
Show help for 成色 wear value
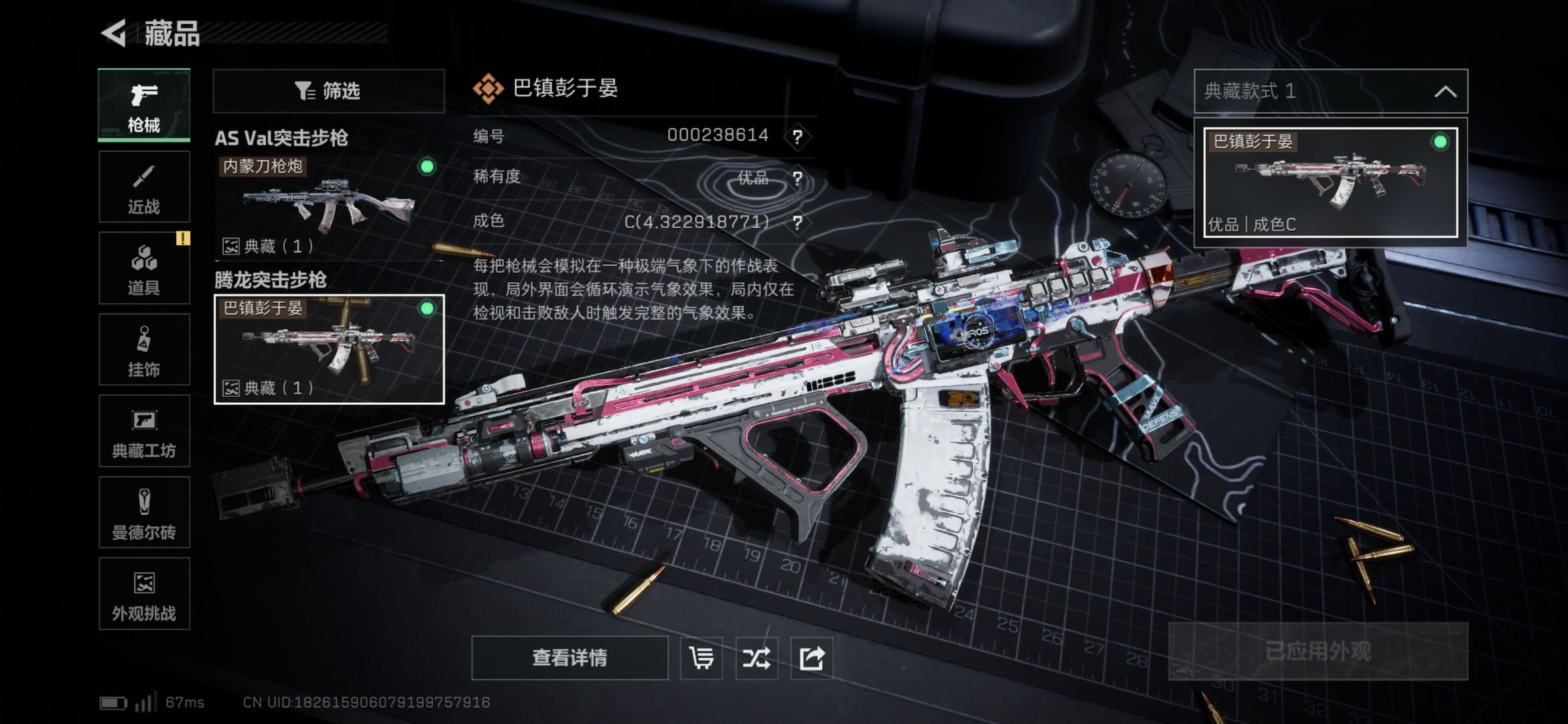point(797,222)
